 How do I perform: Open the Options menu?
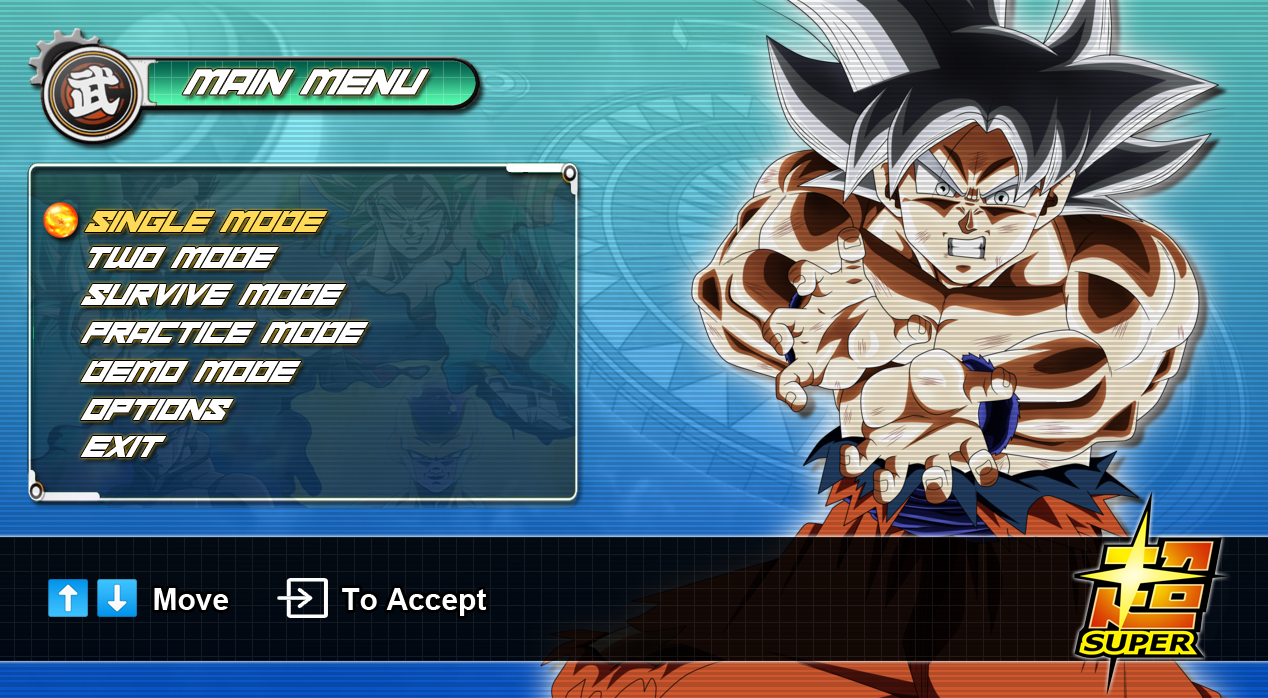(x=156, y=409)
